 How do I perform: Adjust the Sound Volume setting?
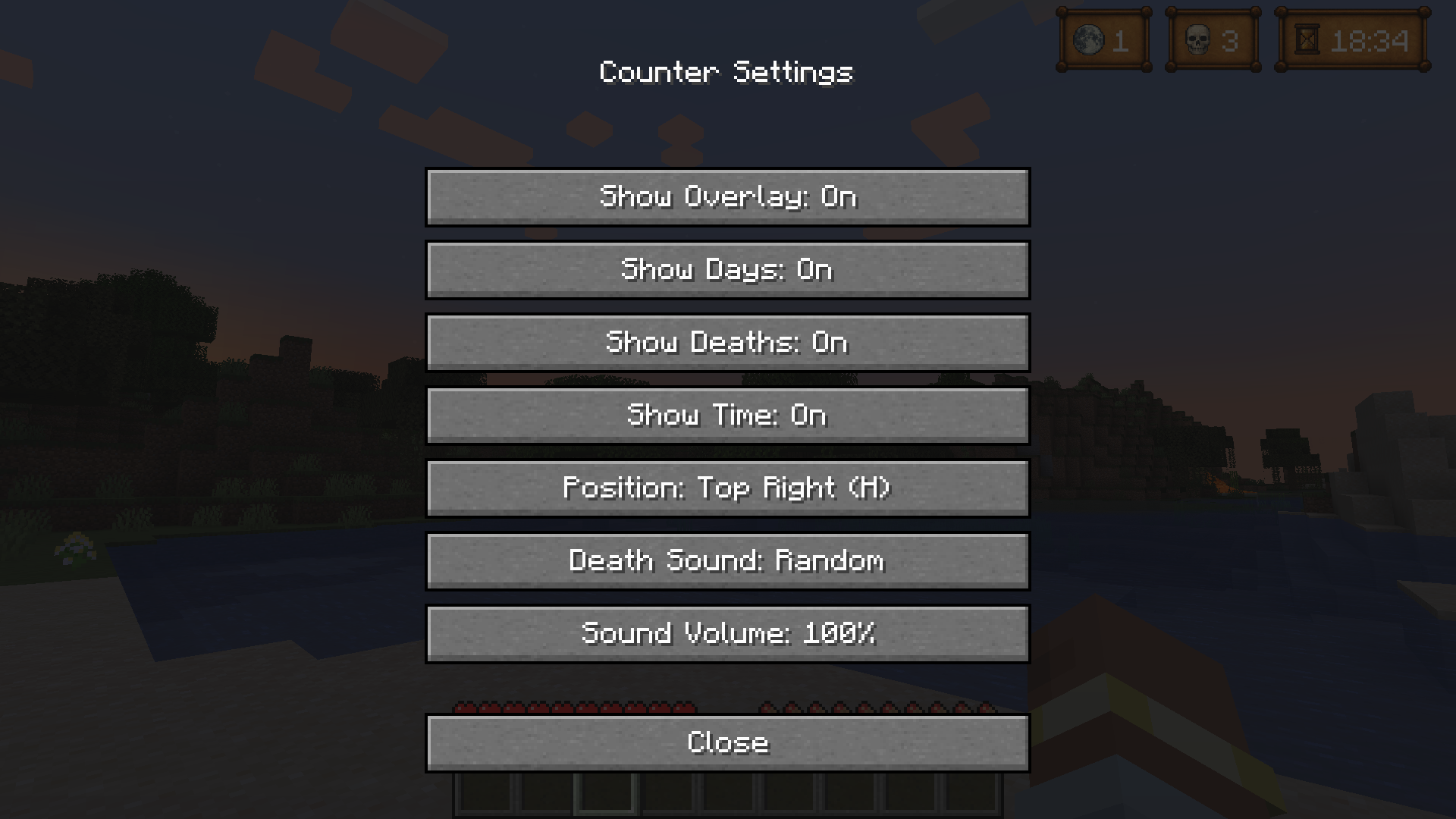pos(728,634)
